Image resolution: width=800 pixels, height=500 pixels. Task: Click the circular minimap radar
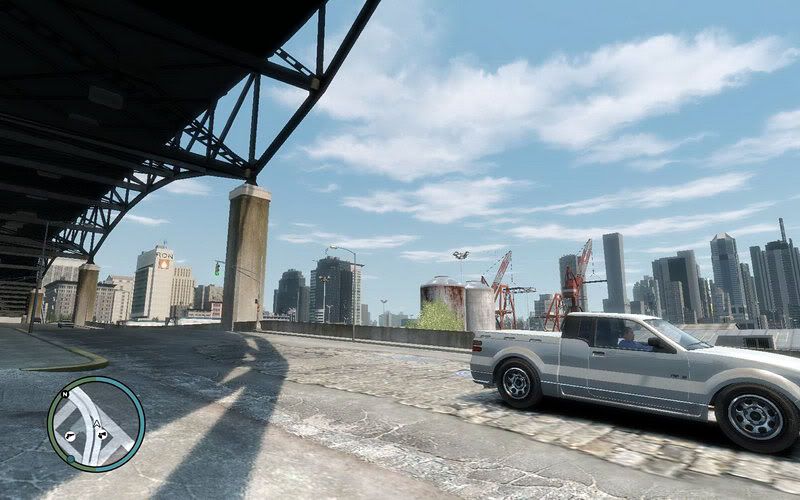pyautogui.click(x=96, y=424)
